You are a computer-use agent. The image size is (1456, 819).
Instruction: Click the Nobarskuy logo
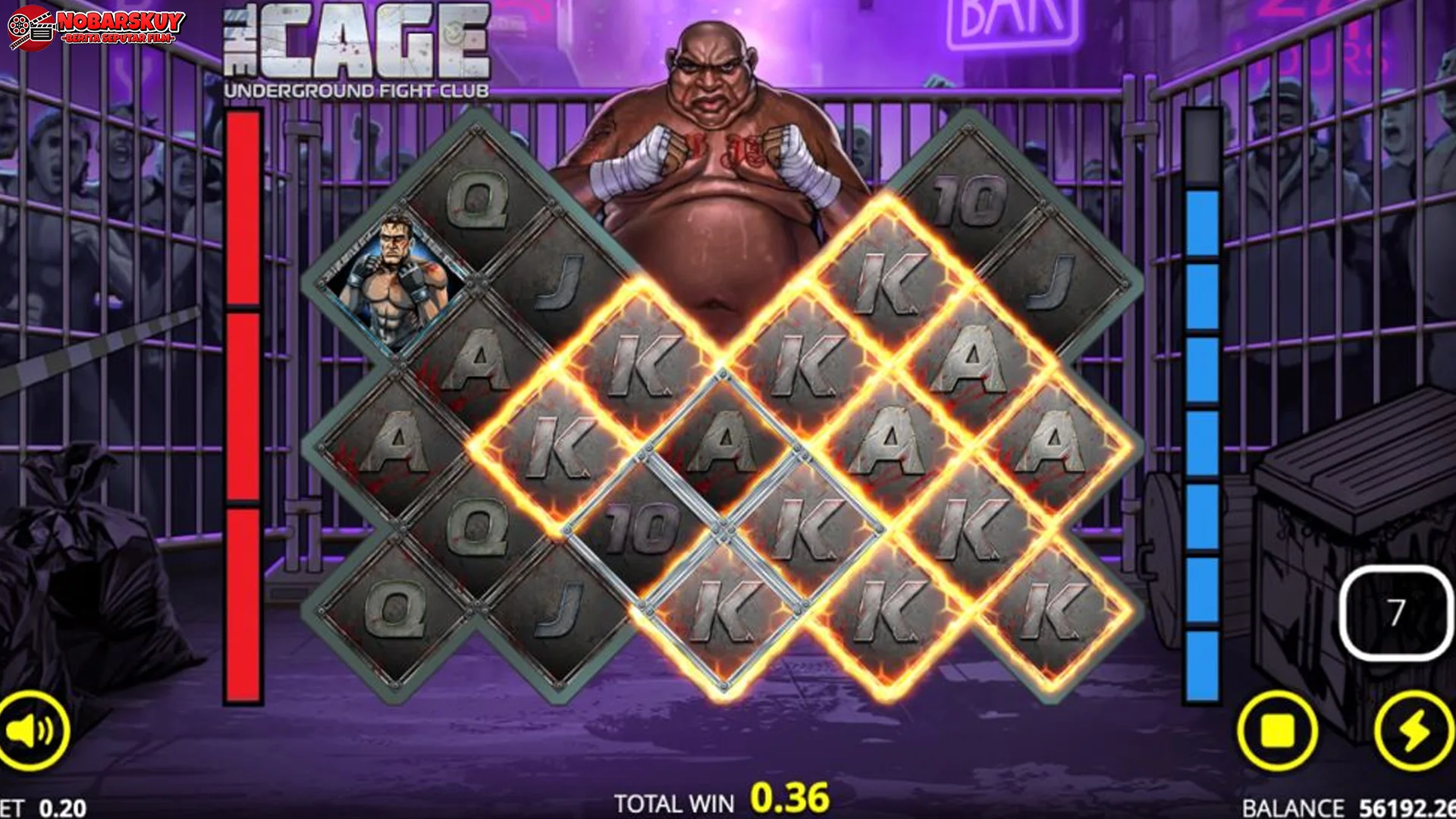point(95,25)
